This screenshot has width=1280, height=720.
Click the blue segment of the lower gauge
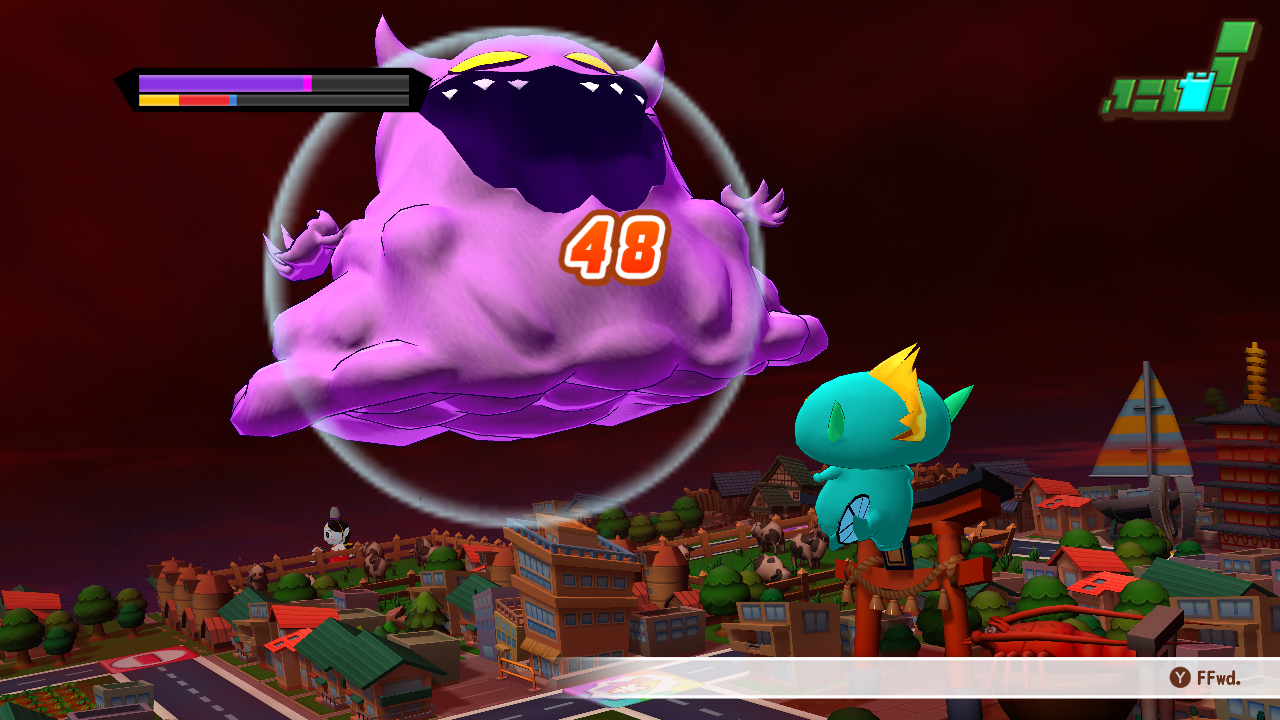point(232,100)
